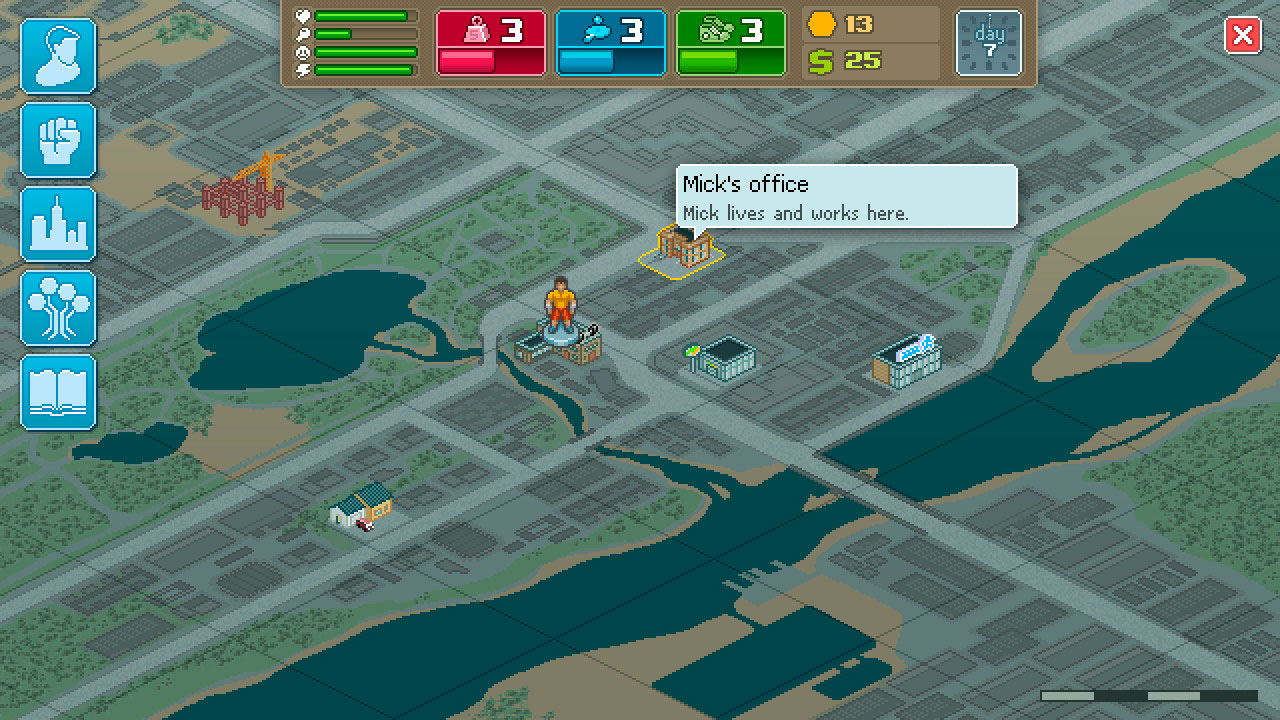Open the skill tree button

click(x=59, y=308)
